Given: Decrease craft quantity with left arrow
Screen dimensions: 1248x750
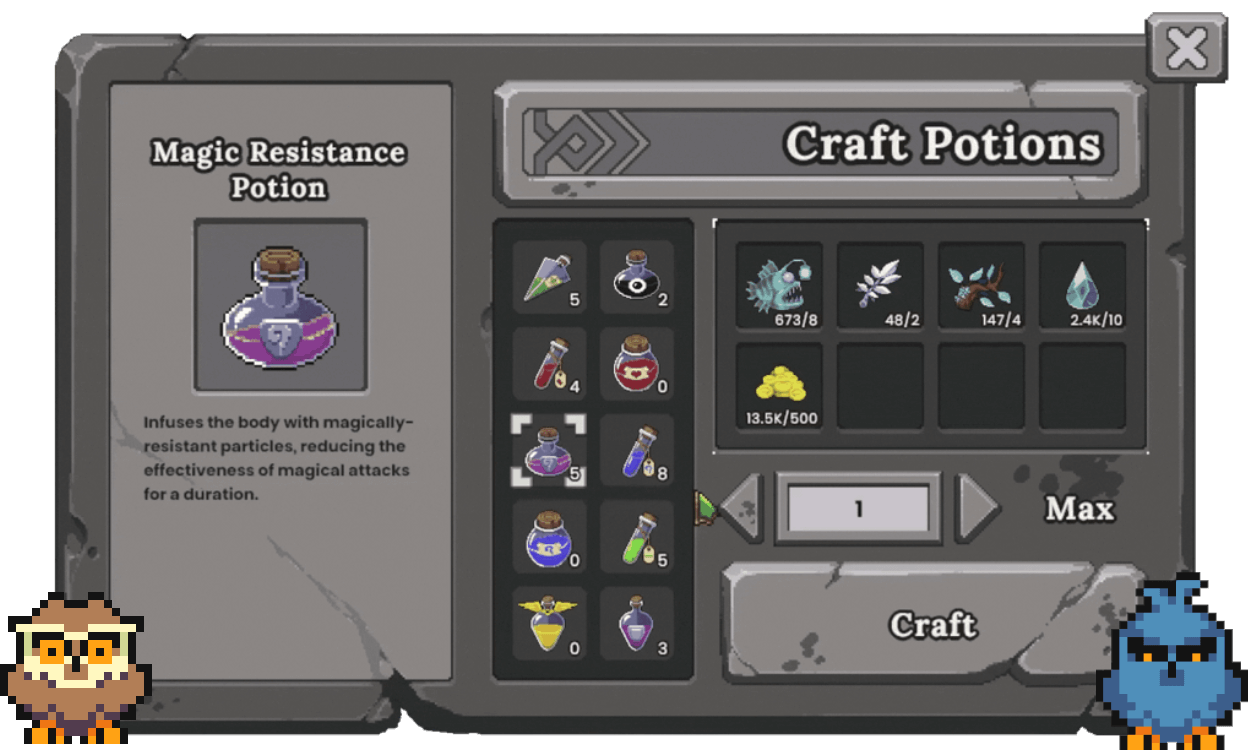Looking at the screenshot, I should coord(741,508).
